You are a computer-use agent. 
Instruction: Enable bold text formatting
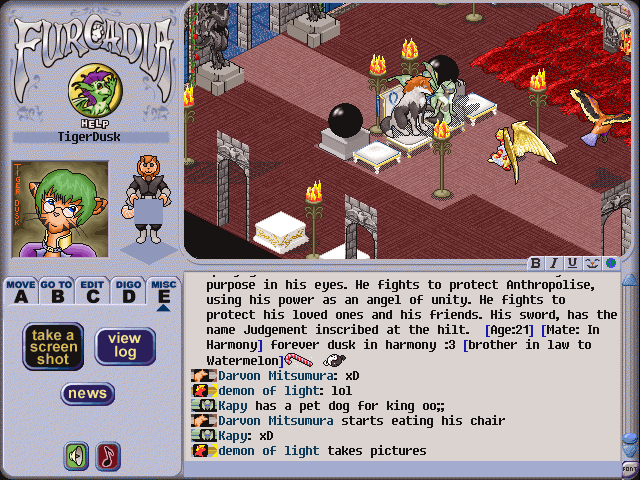(537, 264)
